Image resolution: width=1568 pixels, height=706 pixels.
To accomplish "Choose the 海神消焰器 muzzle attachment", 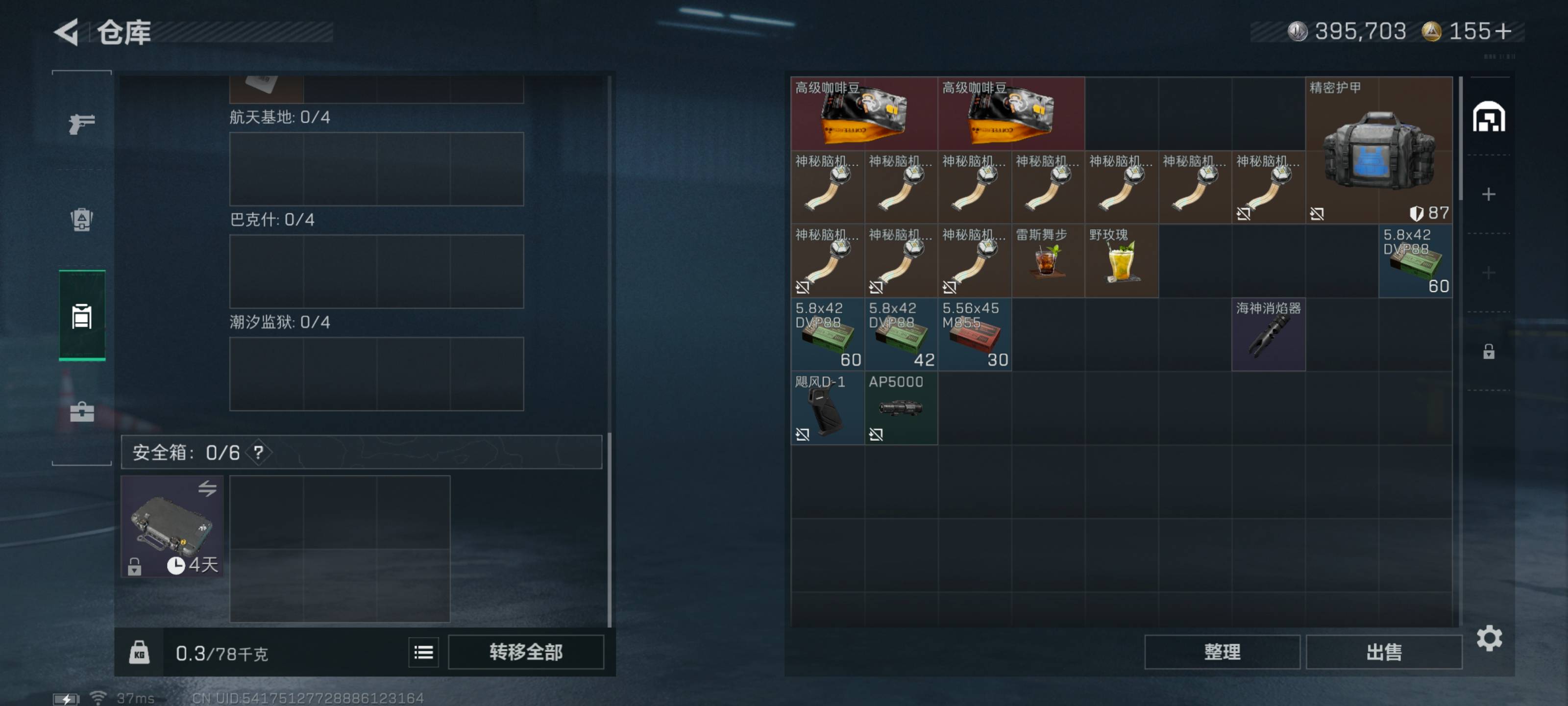I will click(x=1269, y=334).
